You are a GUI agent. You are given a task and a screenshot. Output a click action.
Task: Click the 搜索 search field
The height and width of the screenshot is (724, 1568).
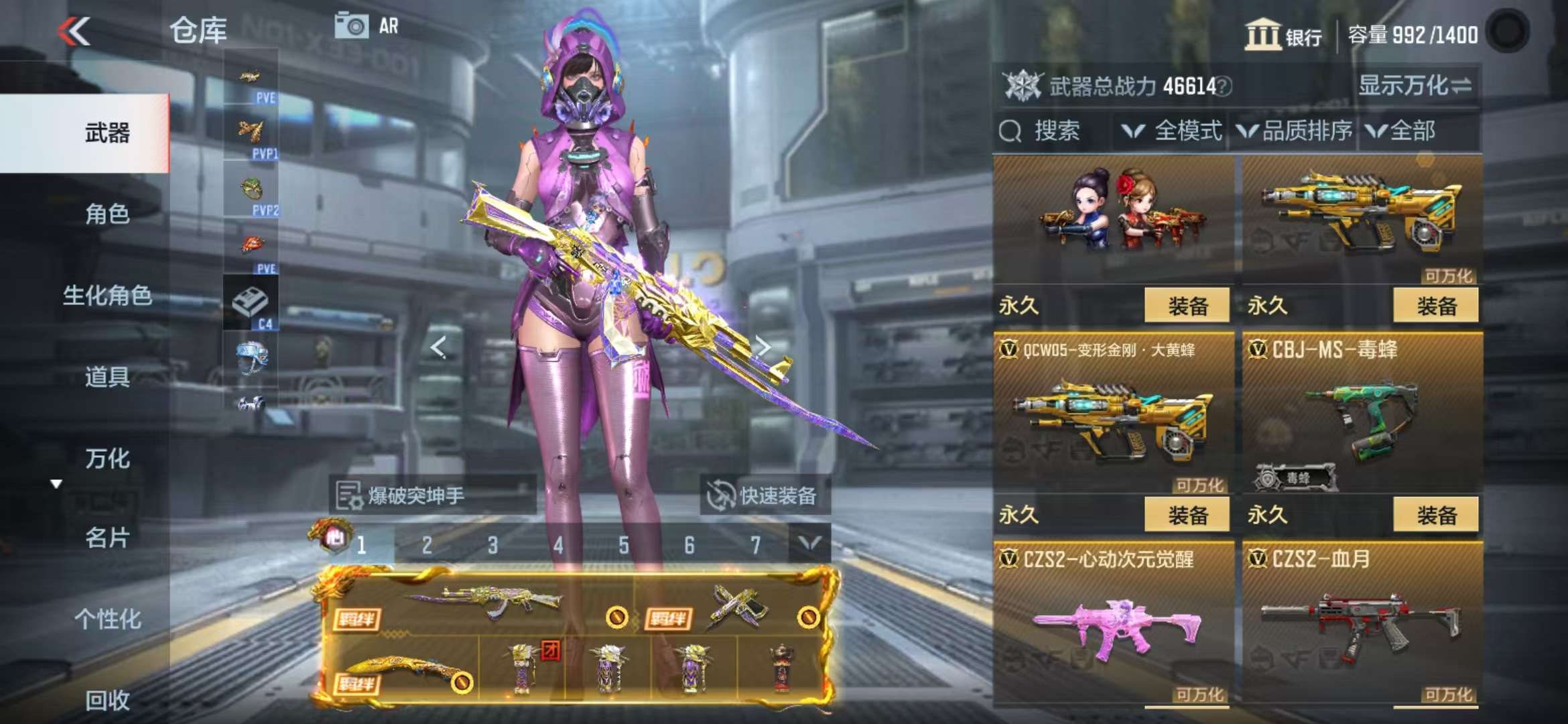(1056, 131)
